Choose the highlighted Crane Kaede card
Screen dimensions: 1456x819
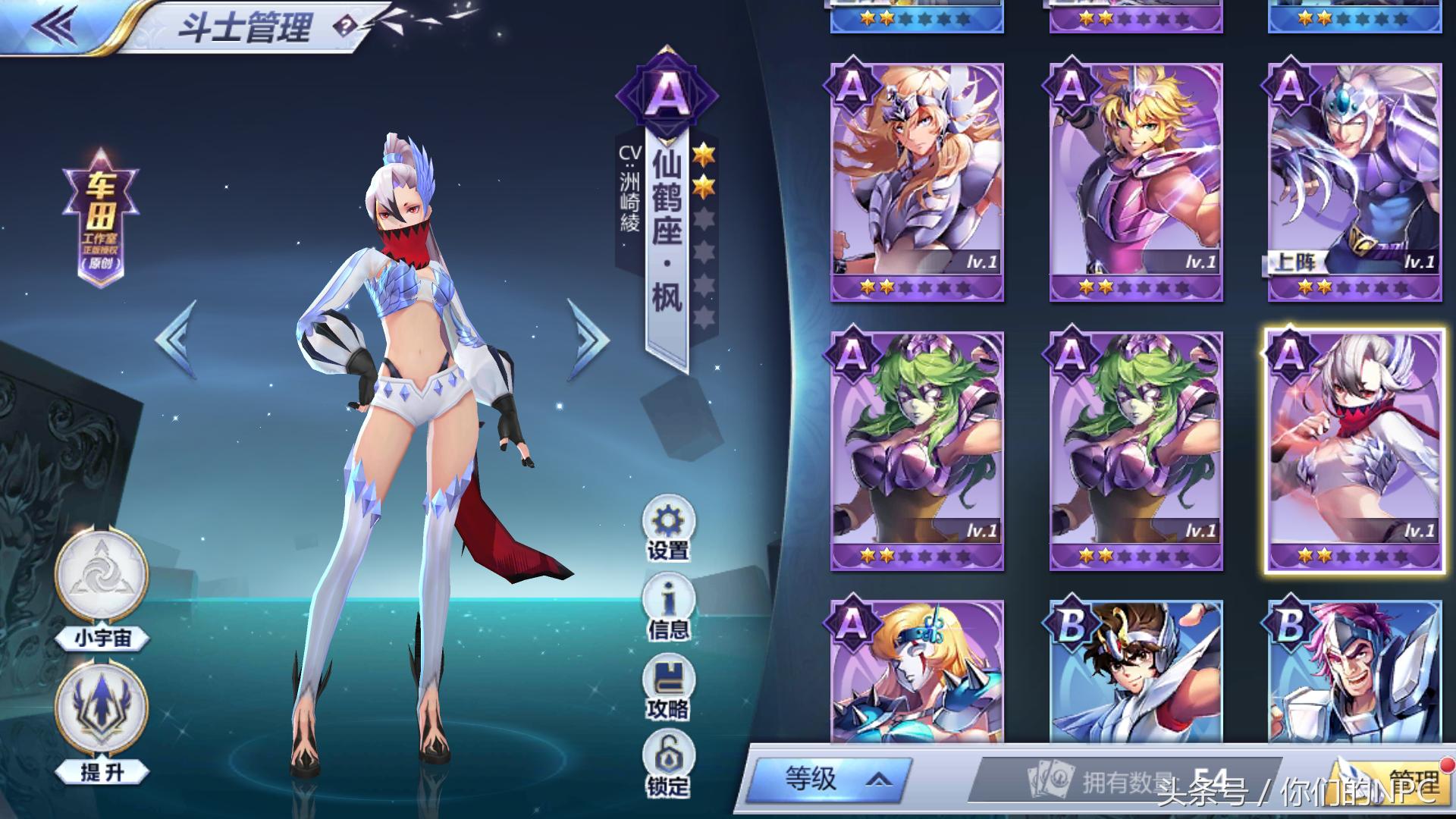click(1354, 450)
